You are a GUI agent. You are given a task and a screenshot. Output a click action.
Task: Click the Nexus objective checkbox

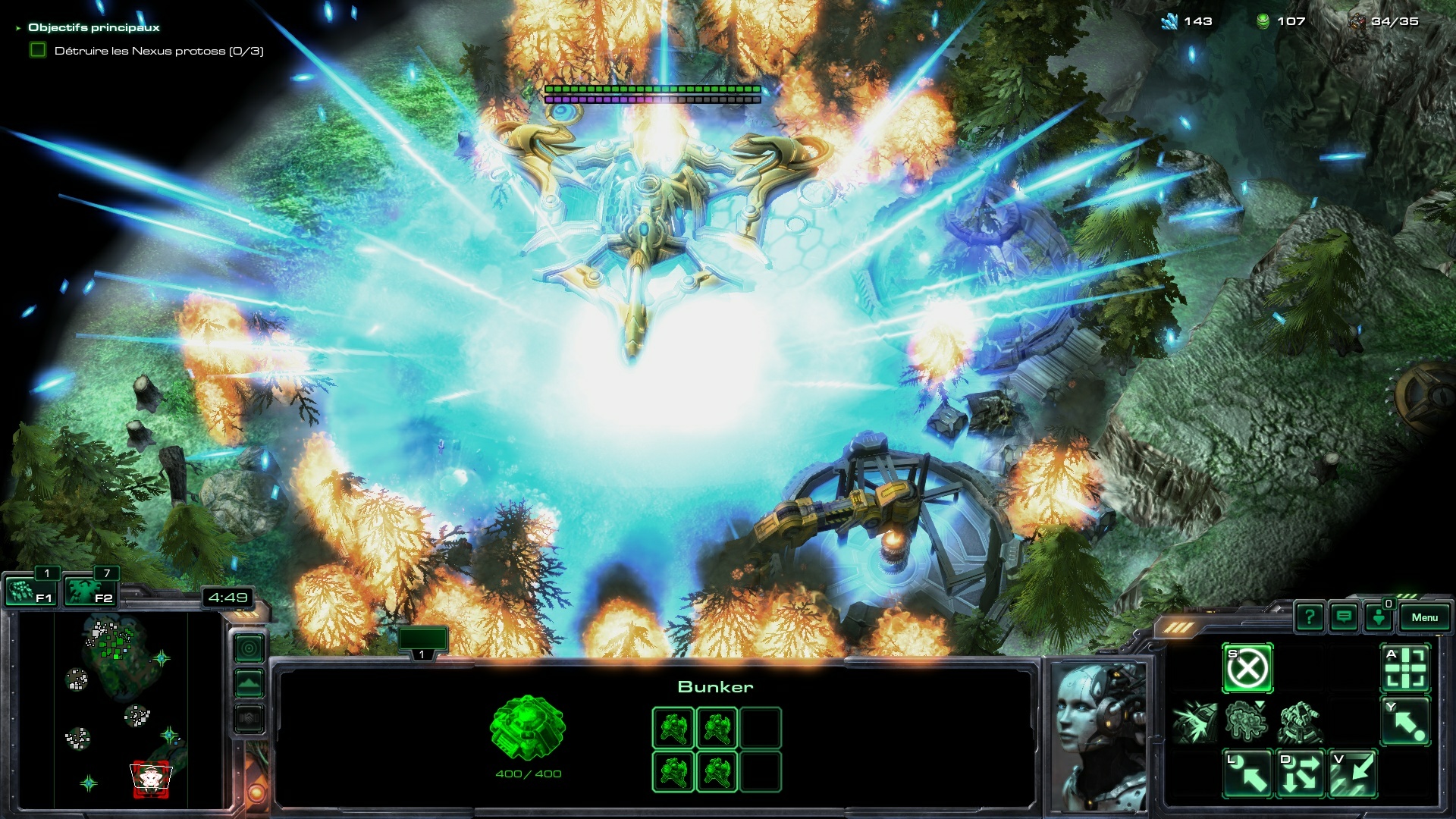(x=38, y=51)
